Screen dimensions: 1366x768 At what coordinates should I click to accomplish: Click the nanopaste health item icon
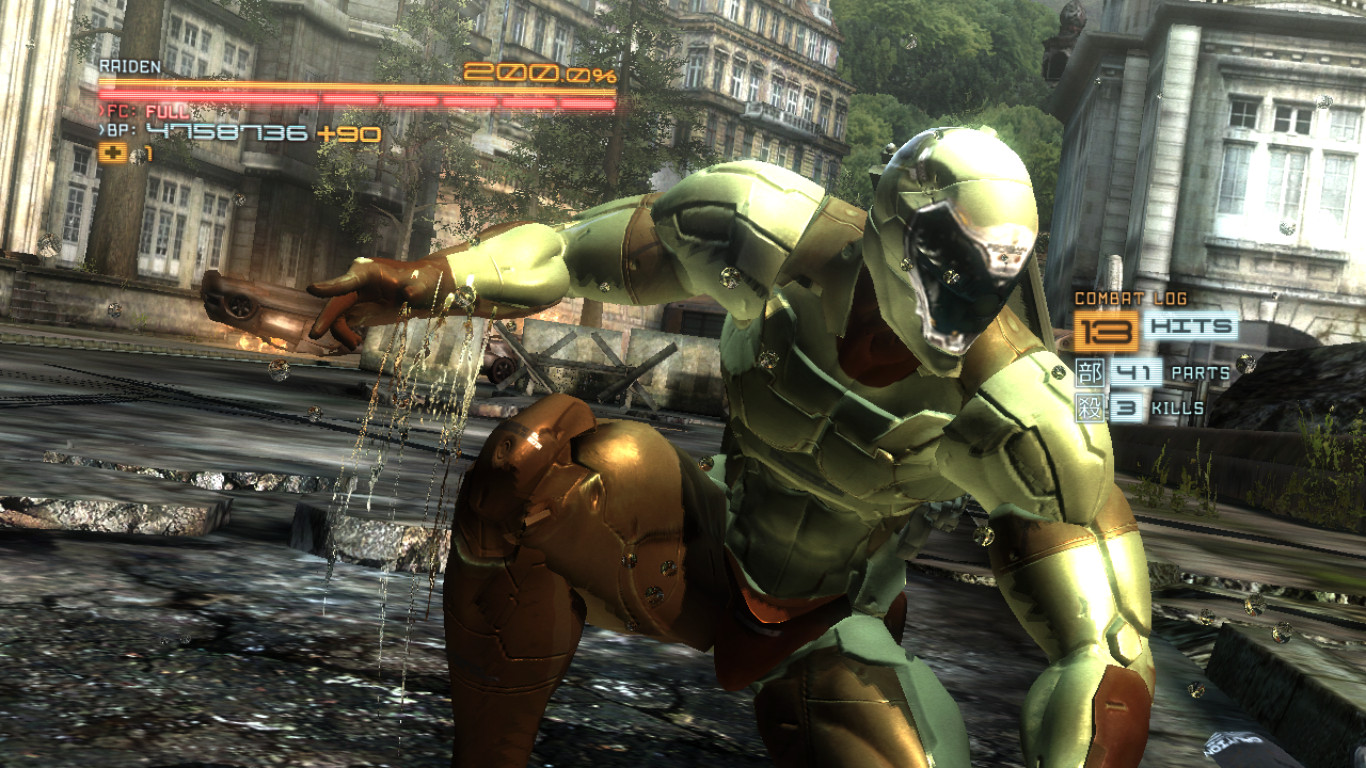click(113, 152)
